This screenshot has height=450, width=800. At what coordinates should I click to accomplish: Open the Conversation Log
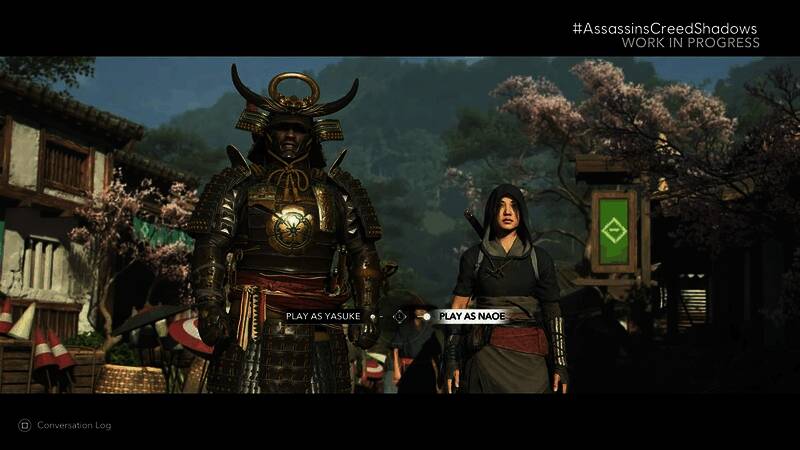[x=65, y=425]
